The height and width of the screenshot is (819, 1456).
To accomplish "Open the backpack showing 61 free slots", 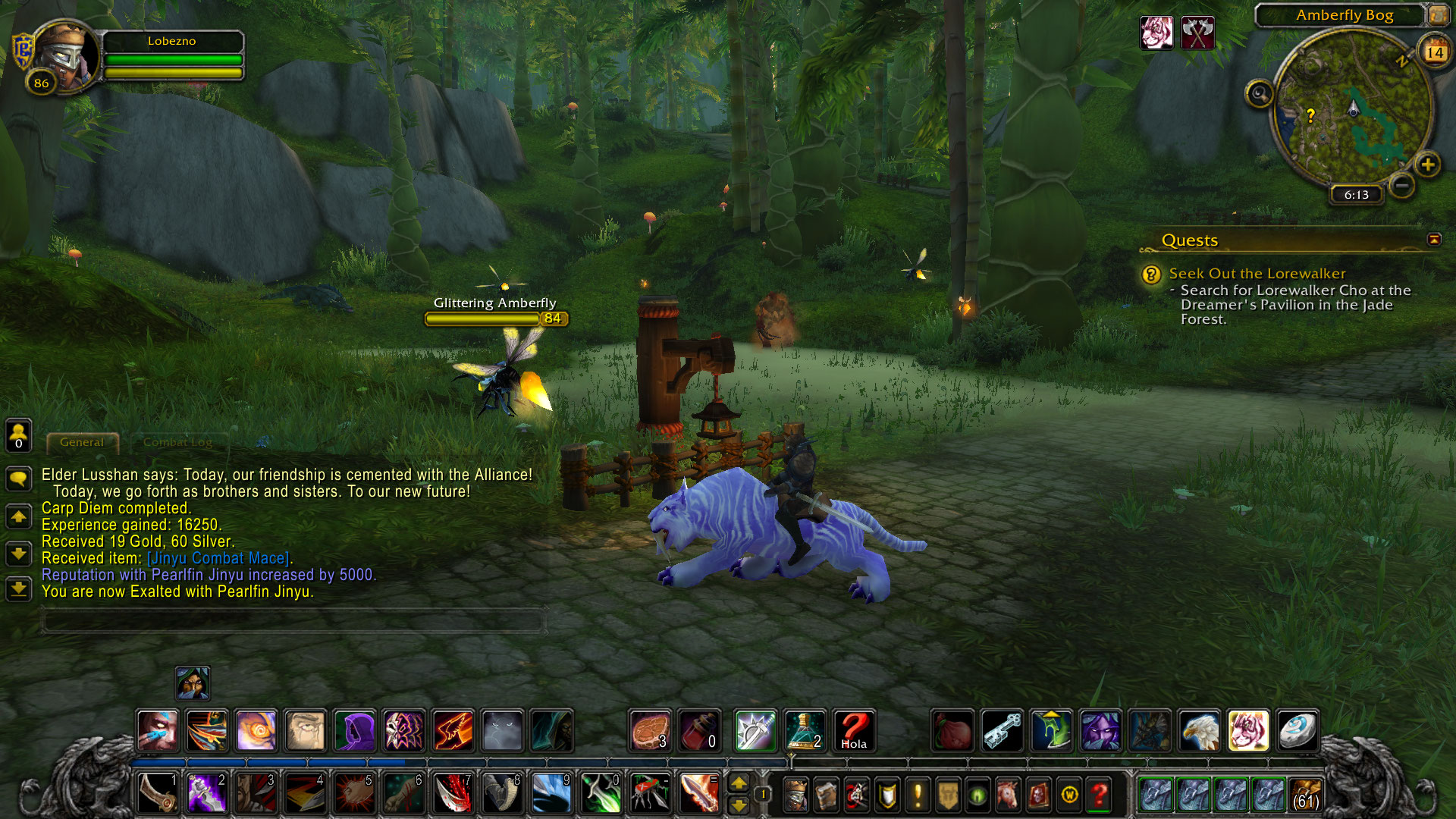I will (1306, 794).
